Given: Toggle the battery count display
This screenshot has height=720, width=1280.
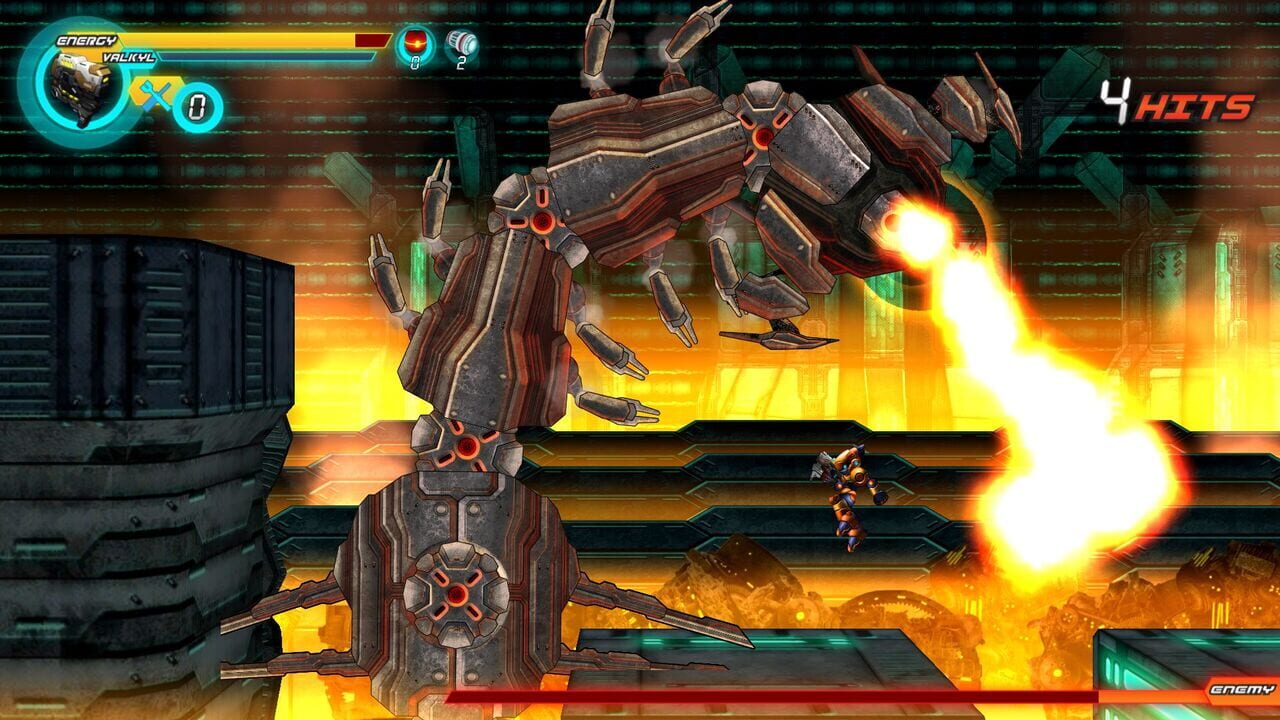Looking at the screenshot, I should click(460, 61).
